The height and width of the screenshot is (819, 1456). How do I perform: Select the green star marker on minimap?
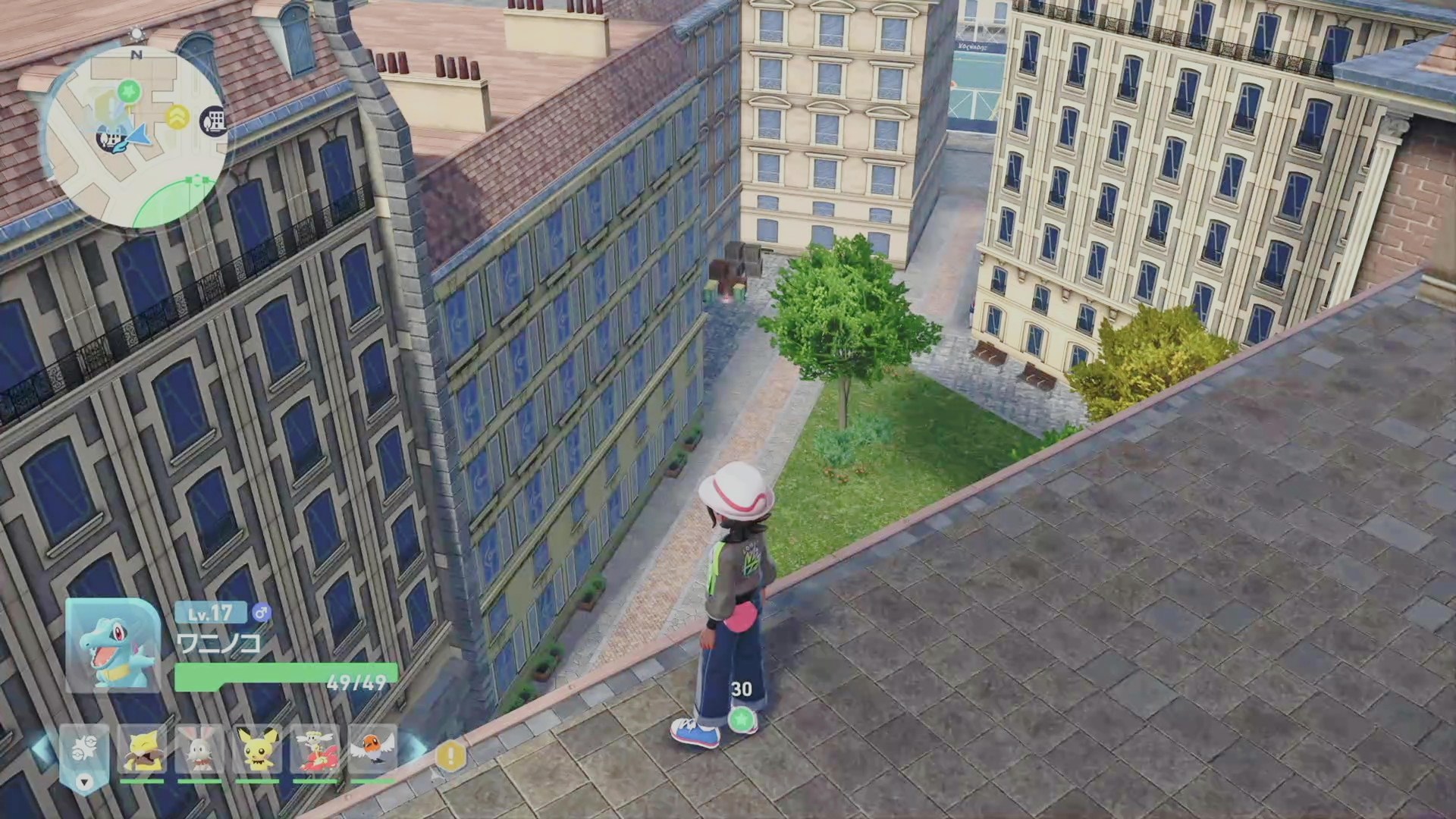point(130,91)
